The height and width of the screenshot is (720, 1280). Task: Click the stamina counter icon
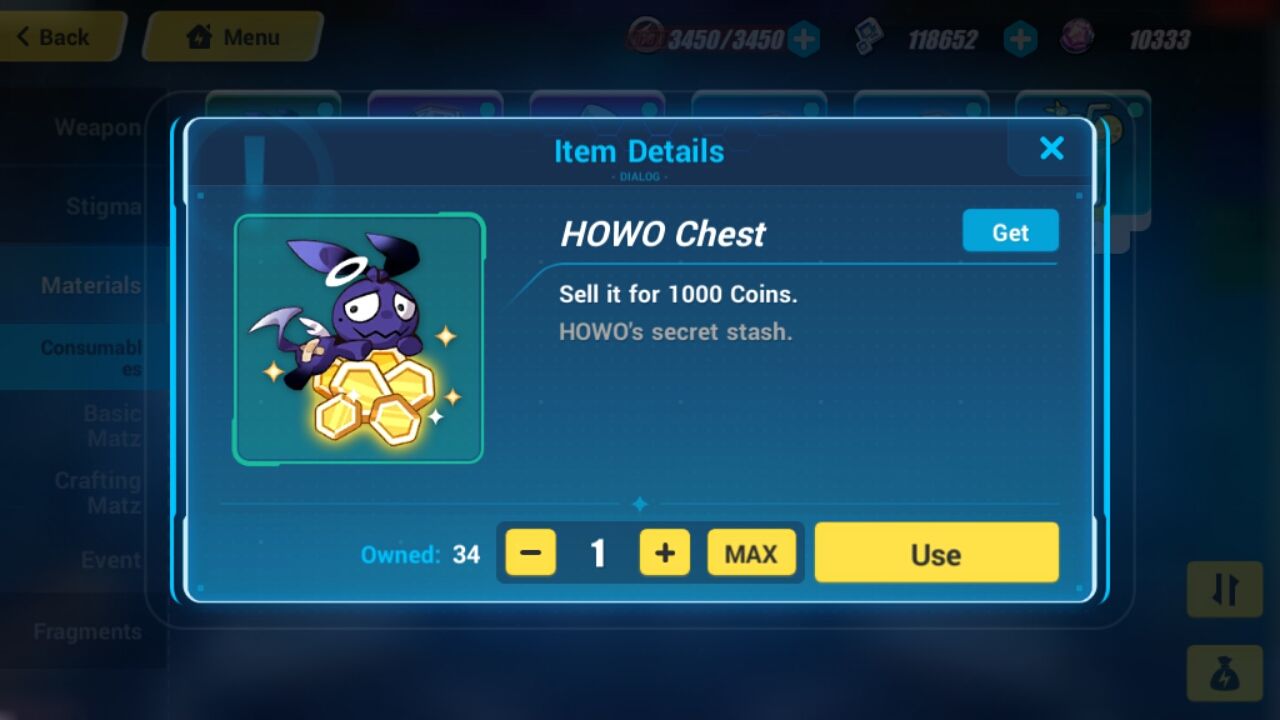[x=648, y=38]
